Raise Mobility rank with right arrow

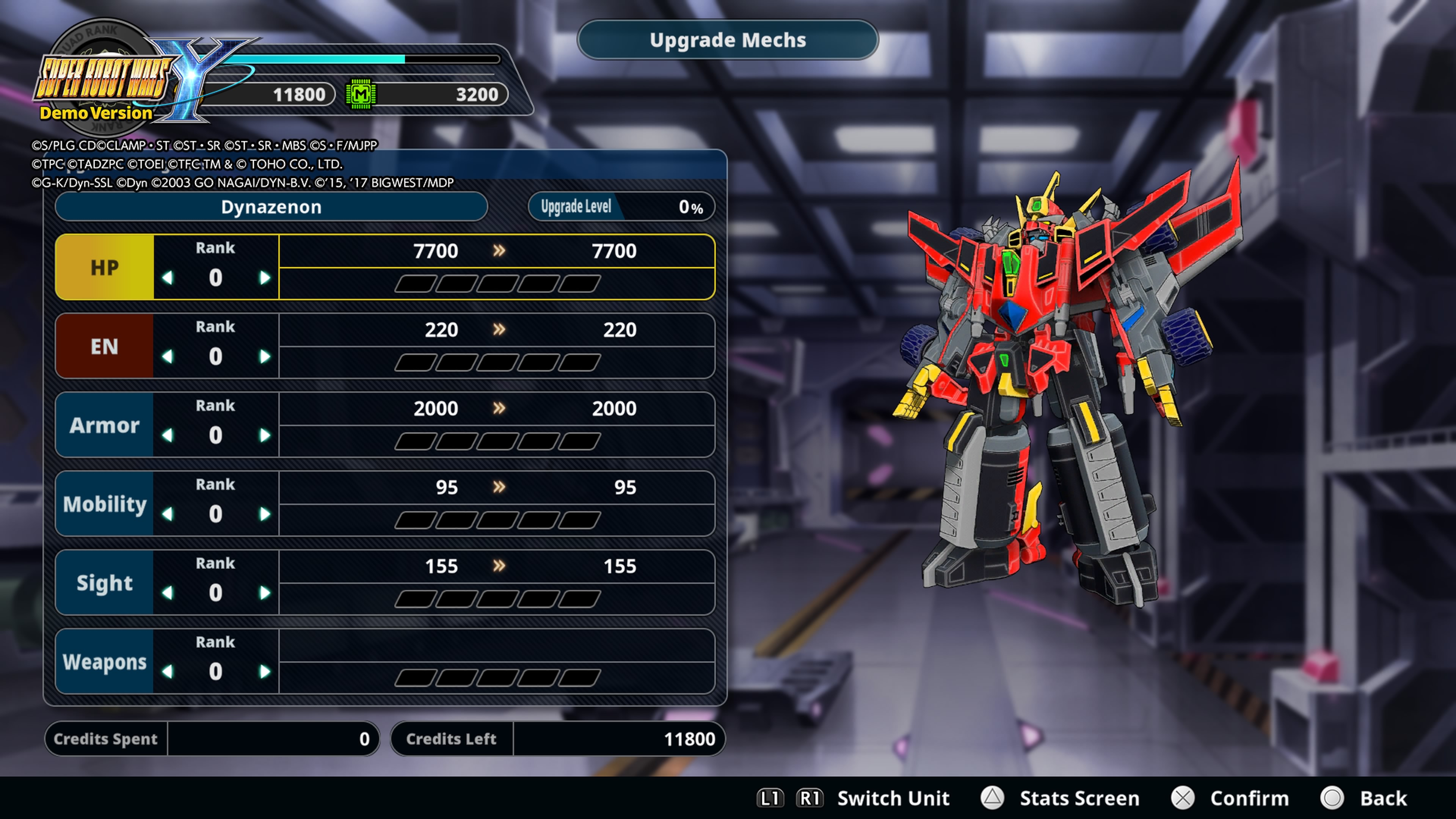click(x=265, y=515)
